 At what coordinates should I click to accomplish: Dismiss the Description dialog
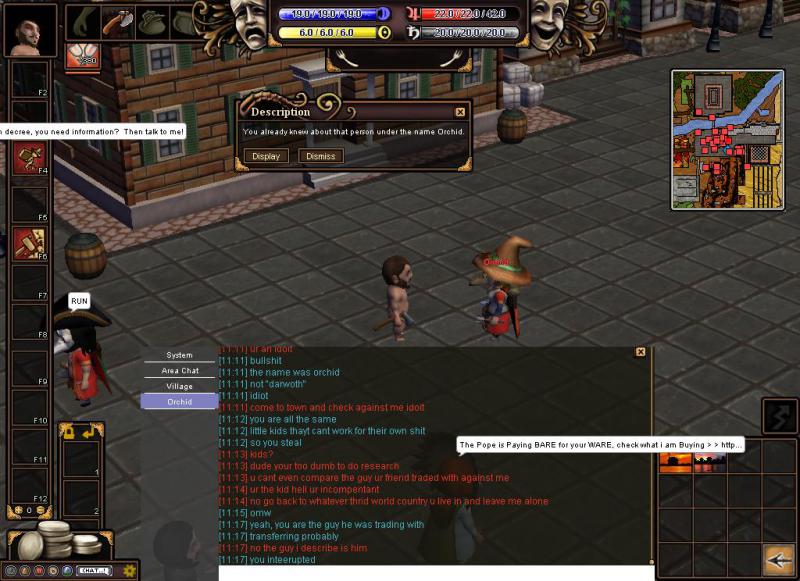pyautogui.click(x=320, y=156)
